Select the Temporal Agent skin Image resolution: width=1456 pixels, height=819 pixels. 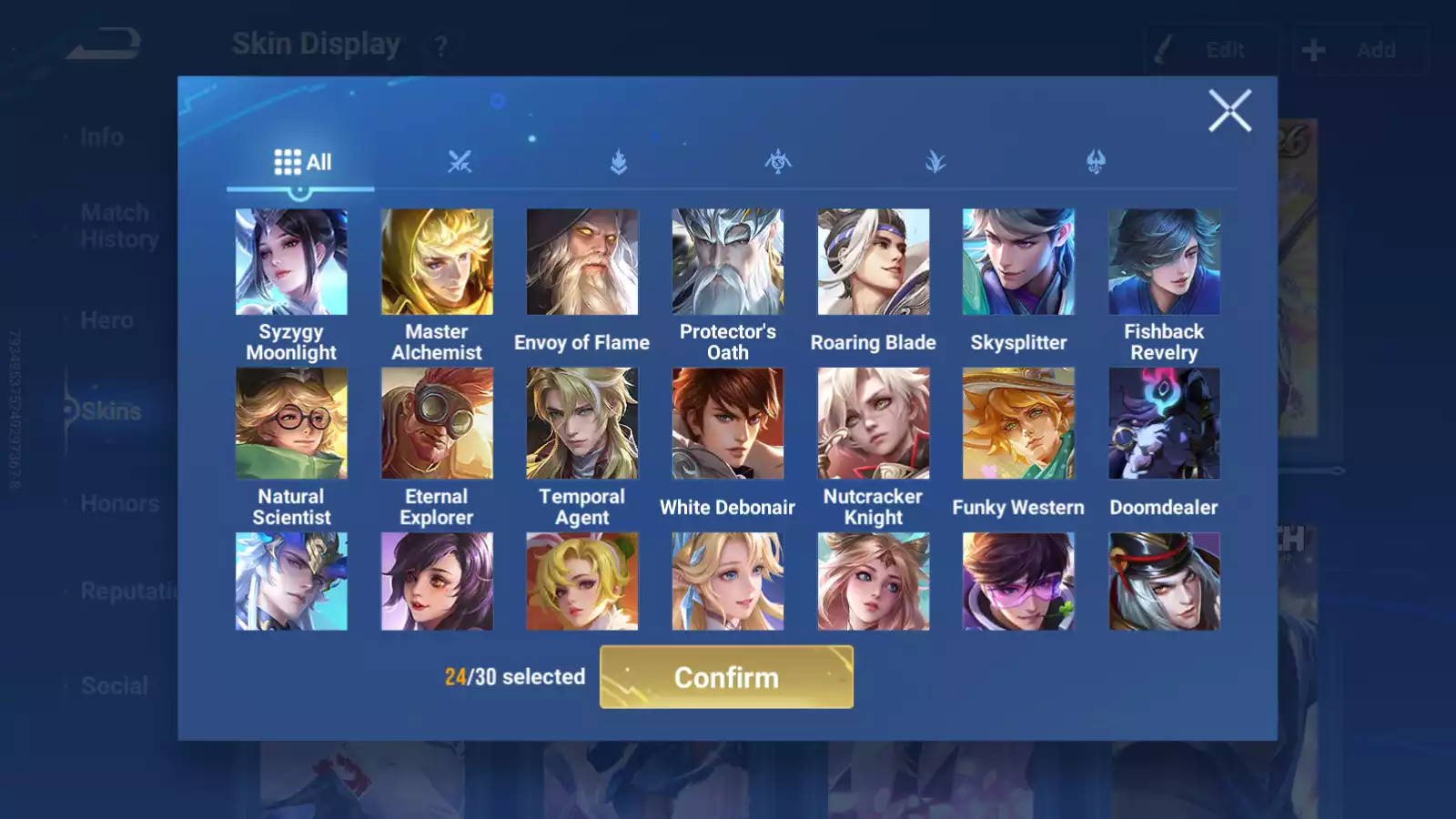[x=582, y=423]
